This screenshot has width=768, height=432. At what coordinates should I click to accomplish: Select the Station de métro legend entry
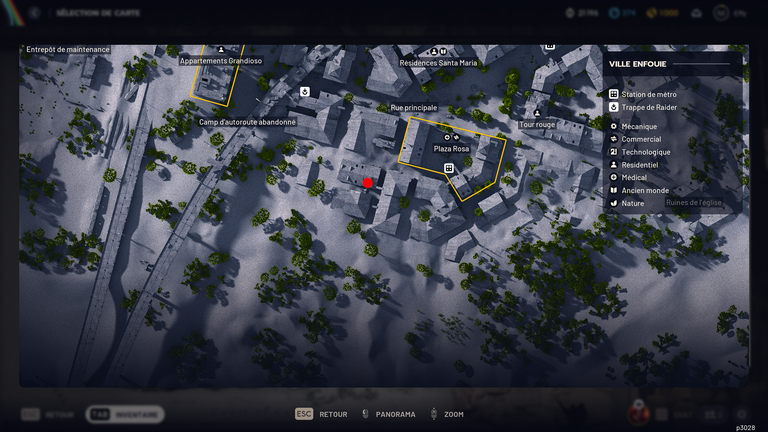point(649,94)
